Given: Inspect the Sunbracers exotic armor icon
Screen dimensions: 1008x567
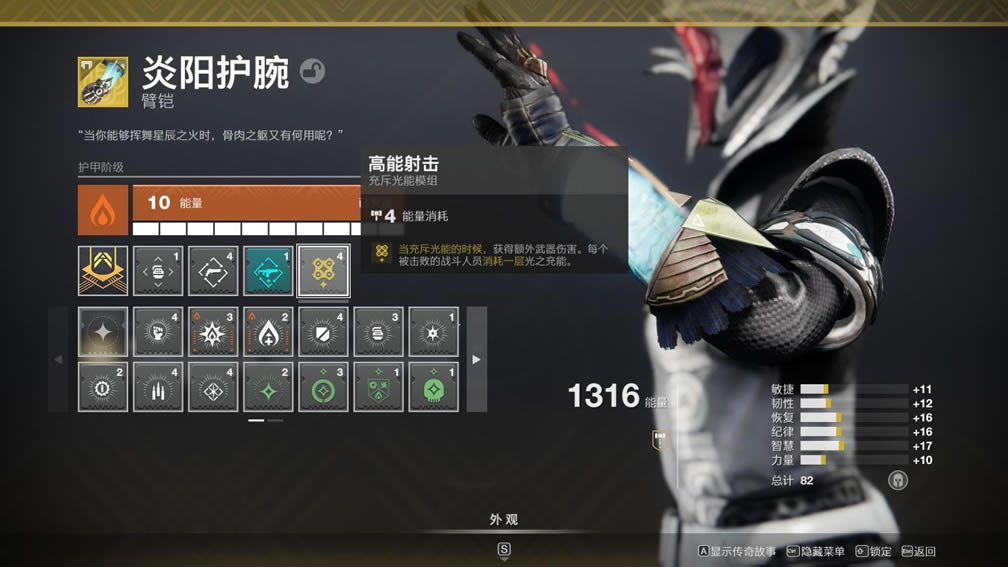Looking at the screenshot, I should tap(103, 82).
